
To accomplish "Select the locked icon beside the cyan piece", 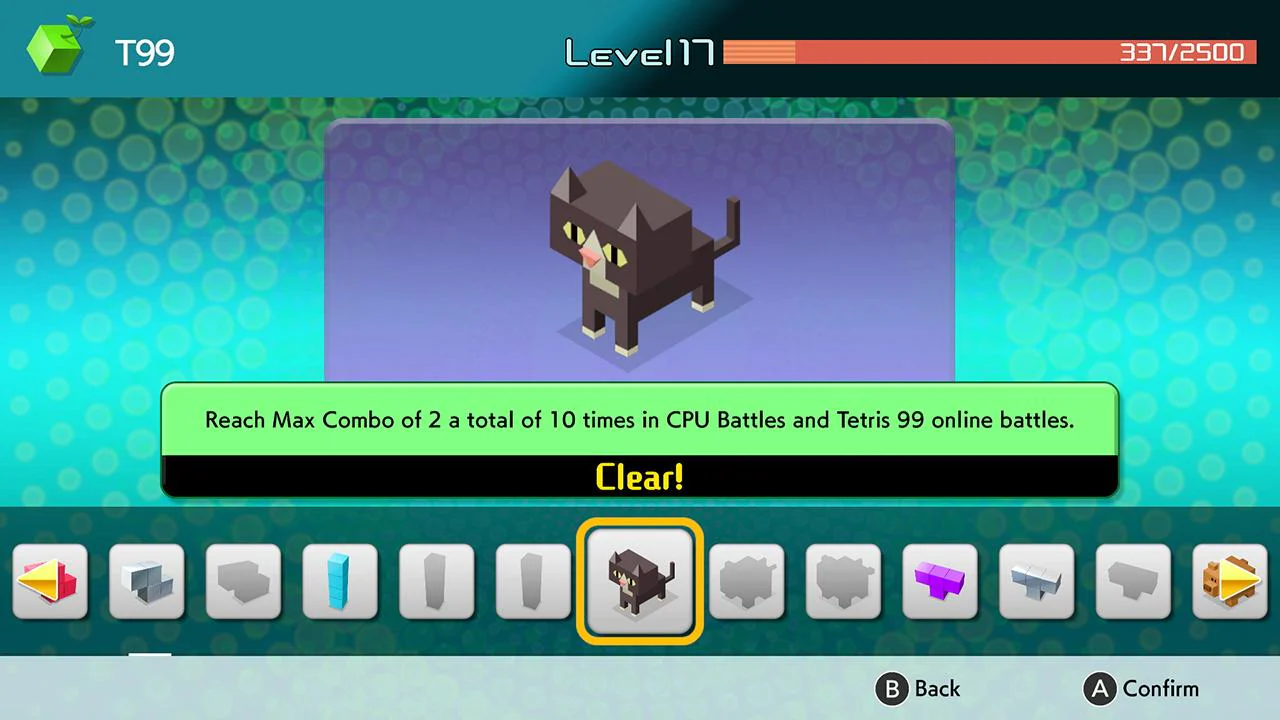I will coord(243,580).
